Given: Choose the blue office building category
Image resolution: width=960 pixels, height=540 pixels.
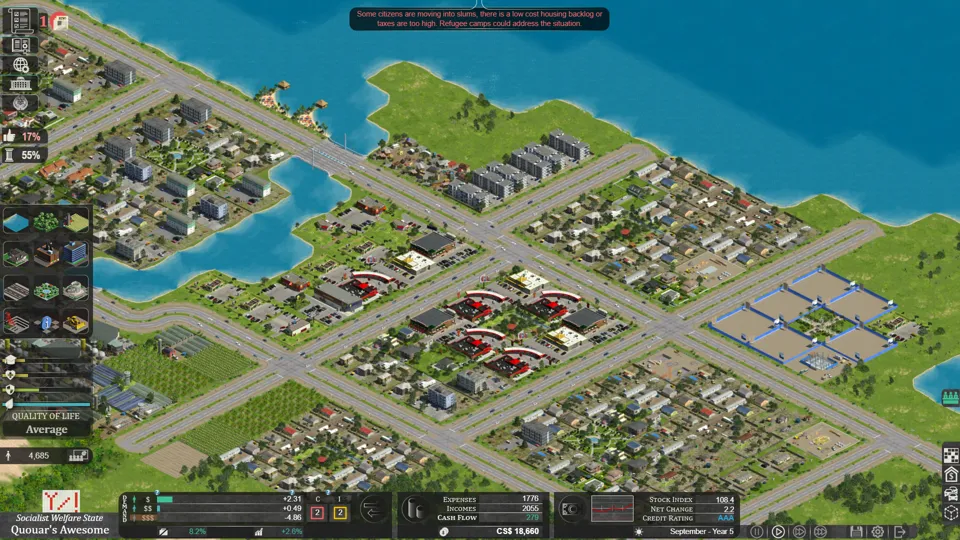Looking at the screenshot, I should 75,254.
